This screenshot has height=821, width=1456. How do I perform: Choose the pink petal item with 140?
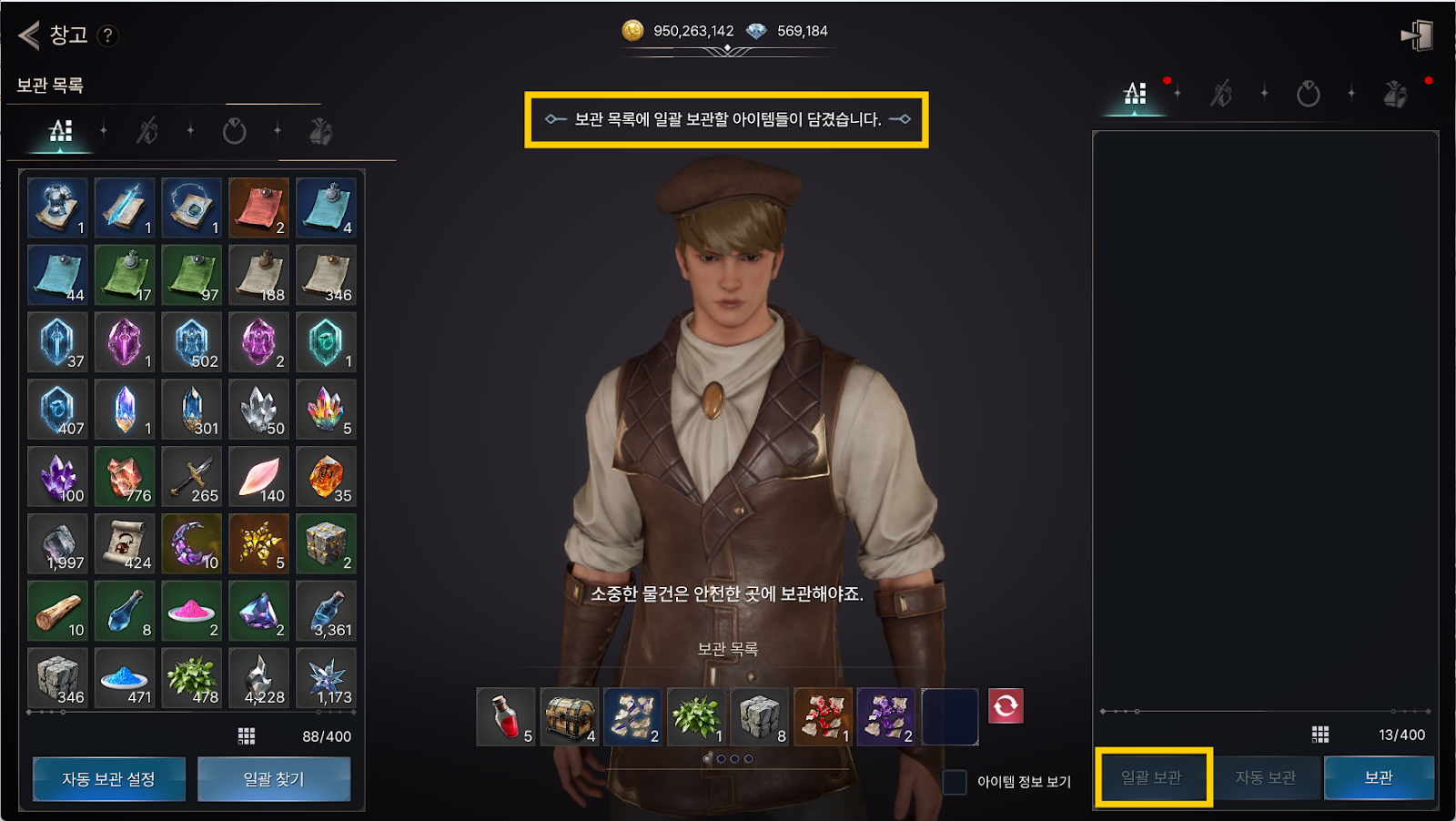(x=259, y=477)
